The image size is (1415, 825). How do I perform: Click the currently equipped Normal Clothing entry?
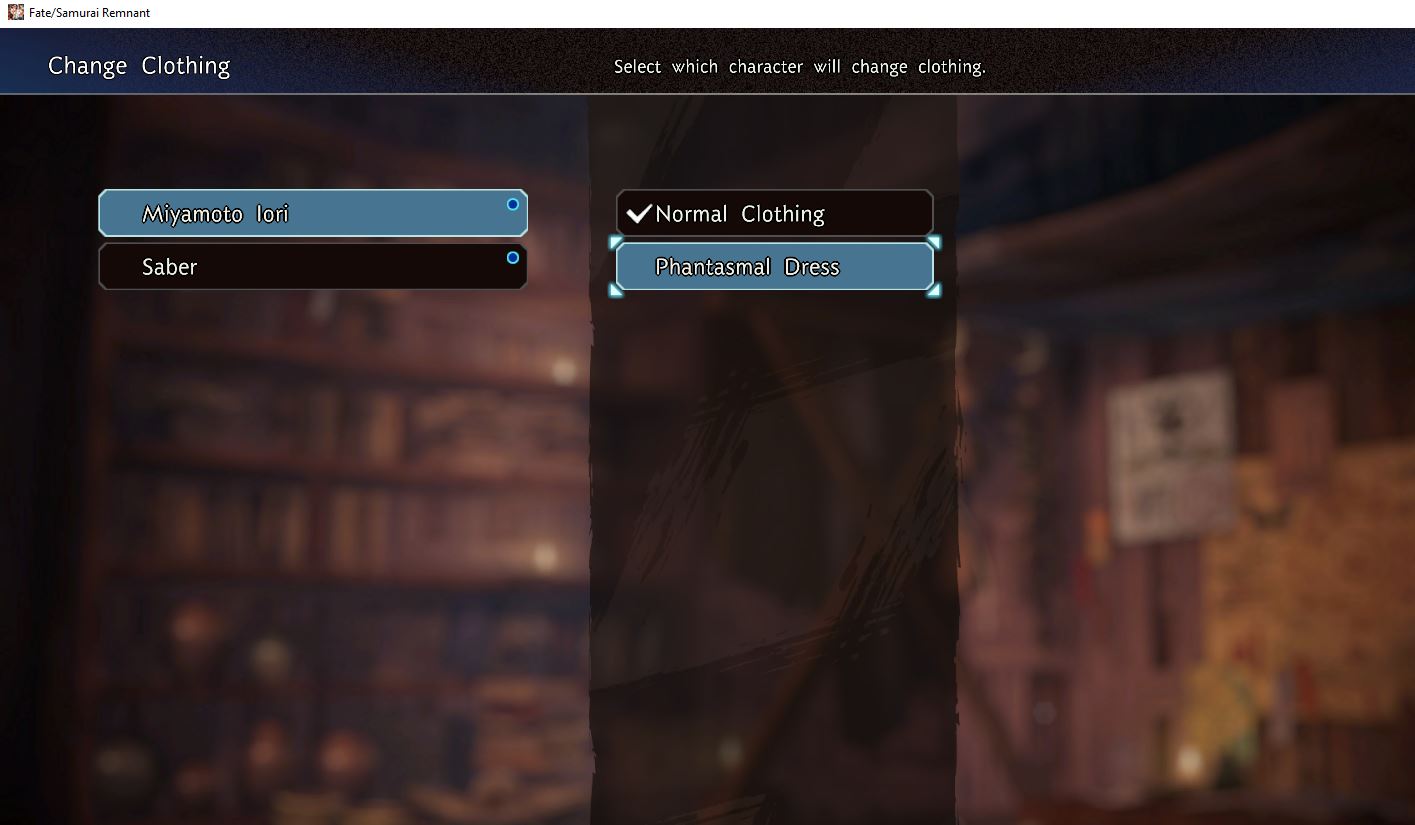[x=775, y=212]
